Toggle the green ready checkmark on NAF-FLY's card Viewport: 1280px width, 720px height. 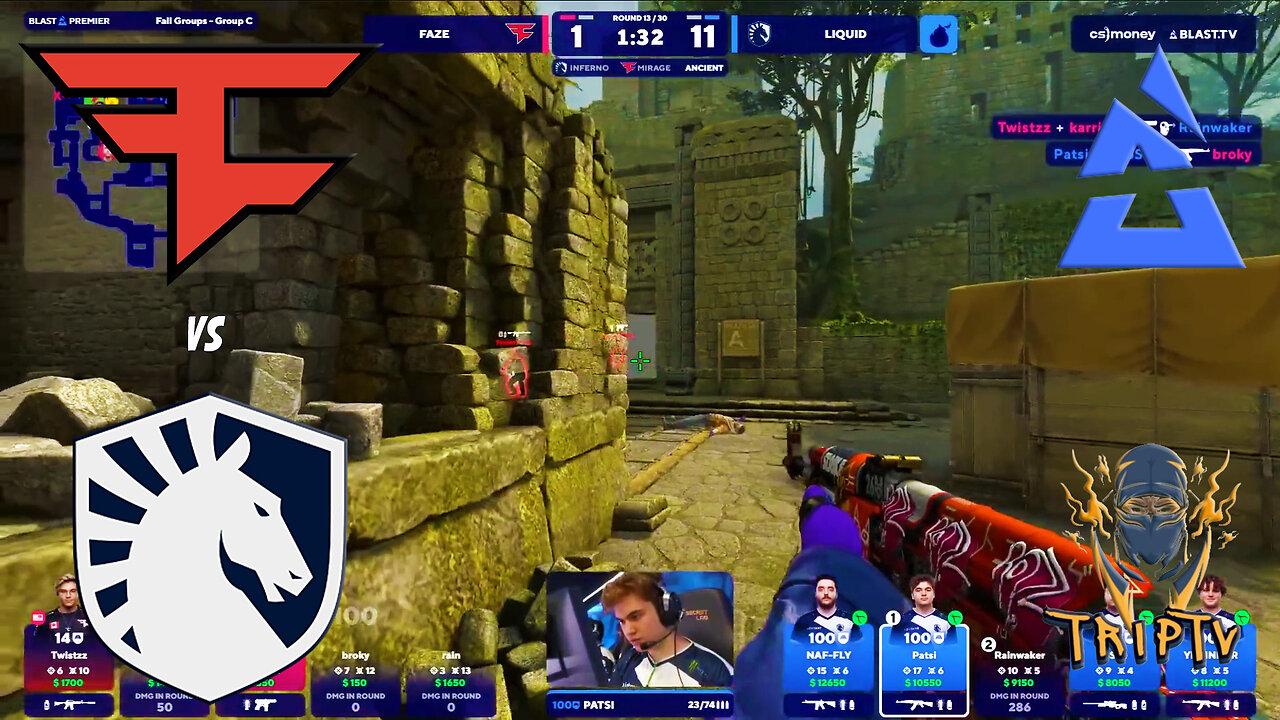(860, 618)
